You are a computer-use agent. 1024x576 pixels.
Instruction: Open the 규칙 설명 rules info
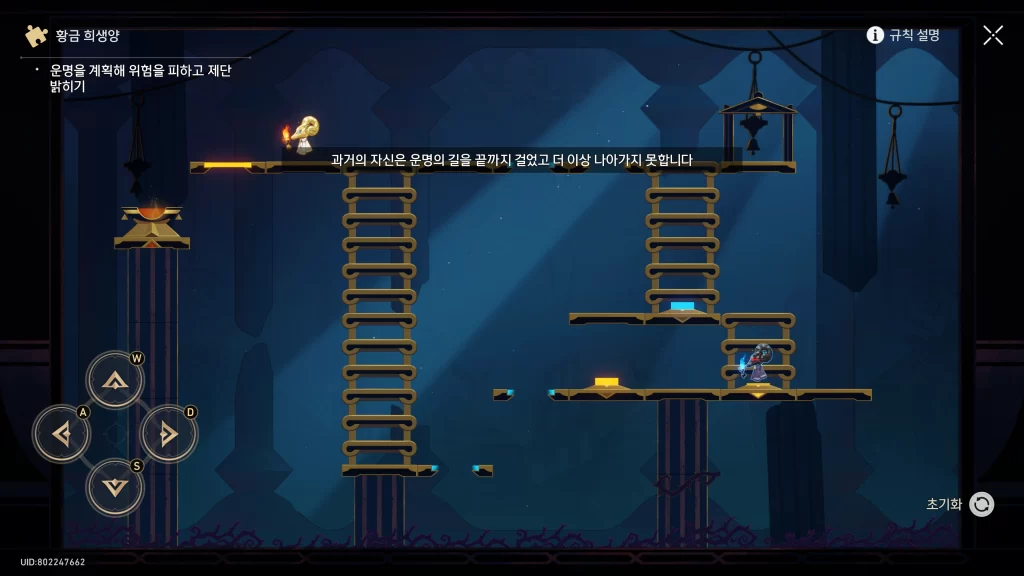click(x=903, y=35)
